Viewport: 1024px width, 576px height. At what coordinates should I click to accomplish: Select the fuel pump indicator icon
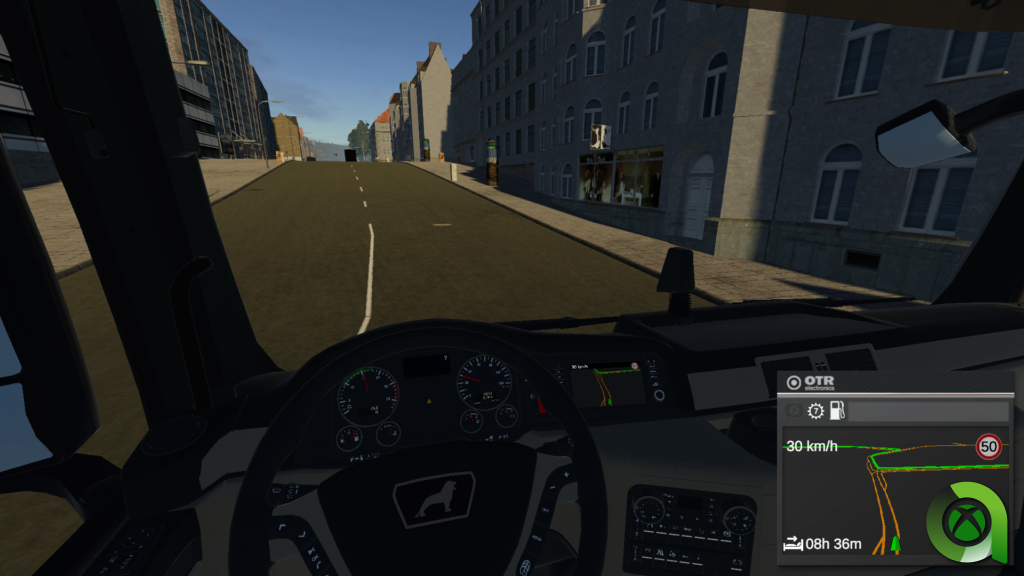pos(836,410)
